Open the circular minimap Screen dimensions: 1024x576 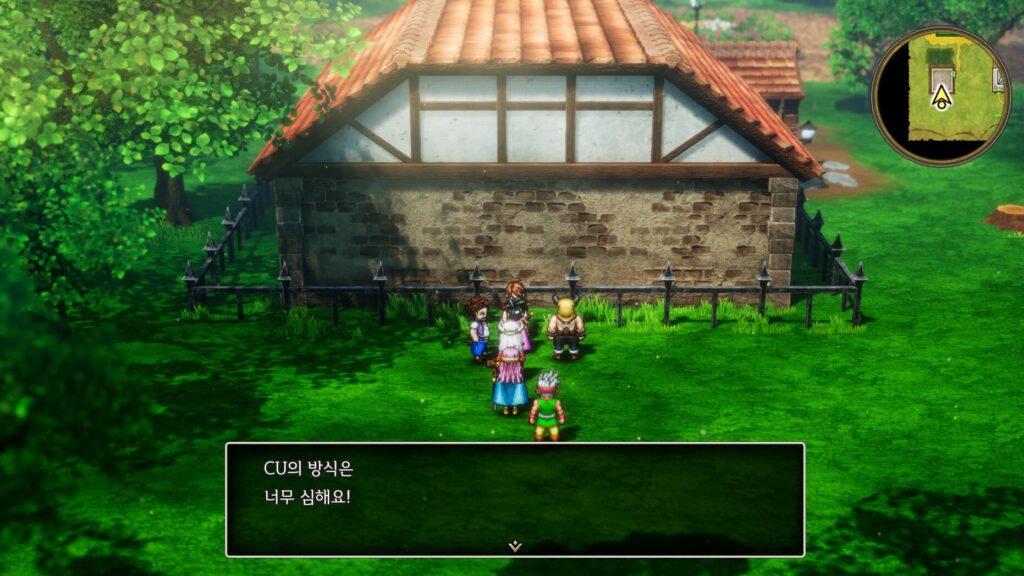(941, 95)
